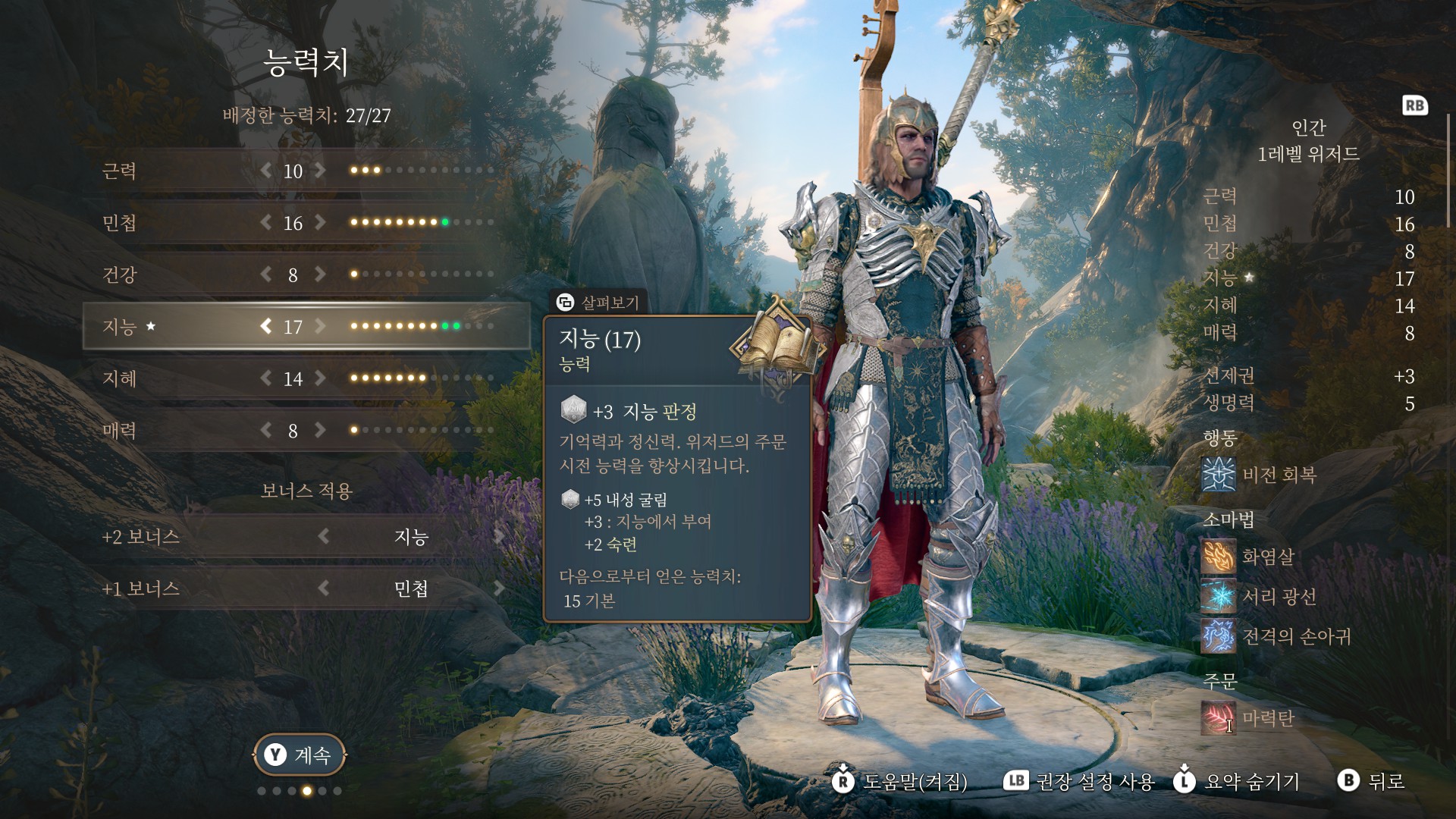
Task: Increase the 지혜 value with its right arrow
Action: [321, 378]
